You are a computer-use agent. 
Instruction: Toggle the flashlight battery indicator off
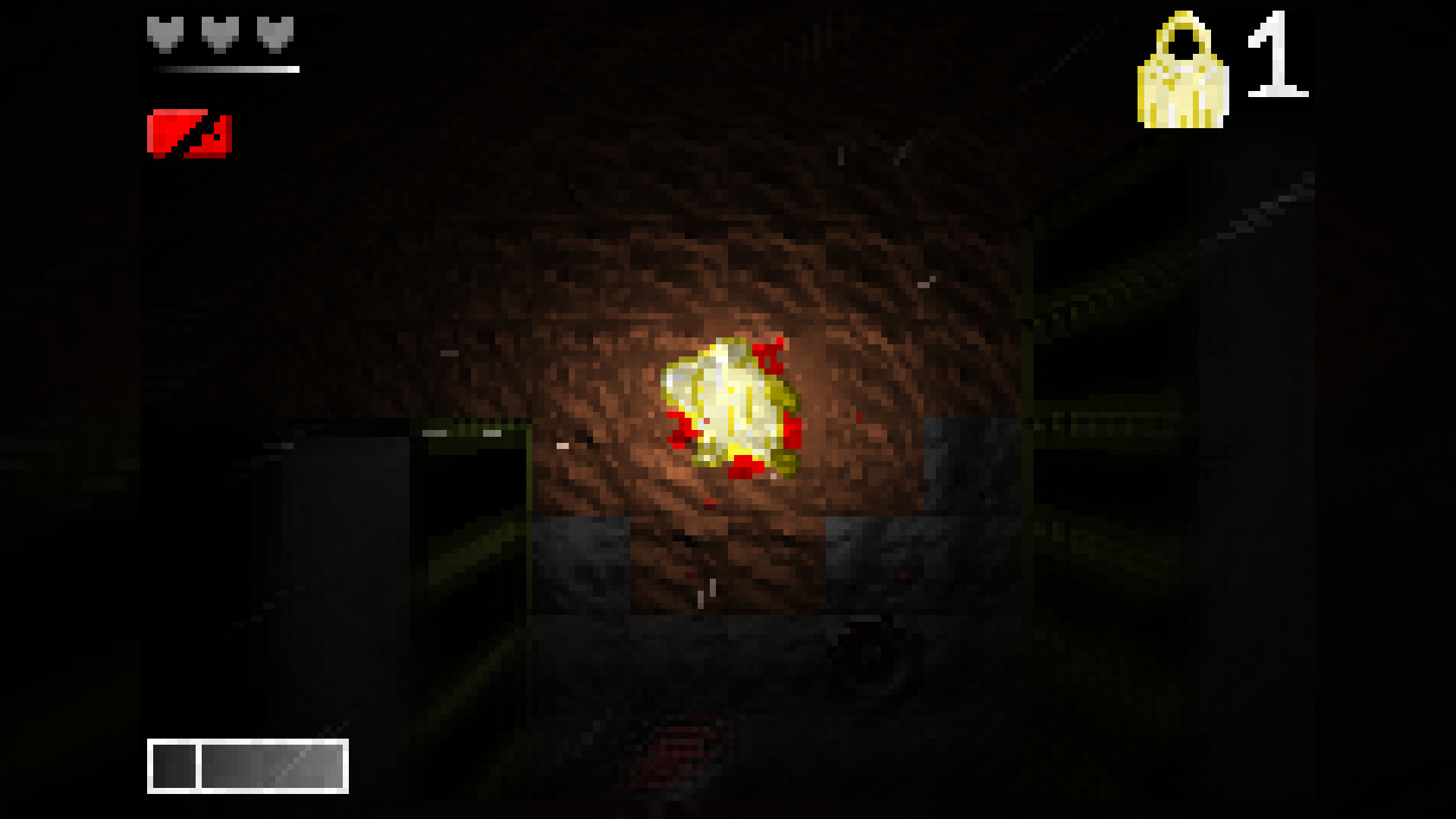coord(188,134)
